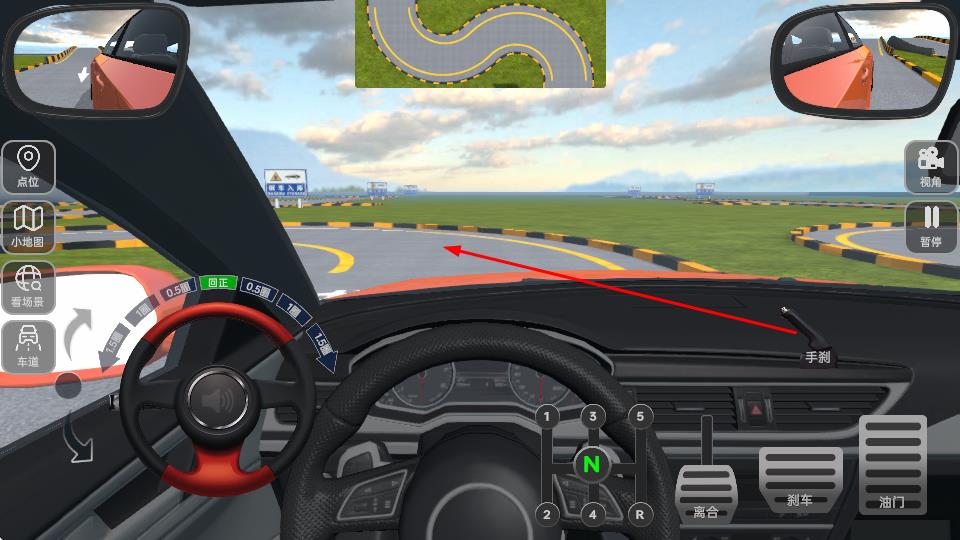This screenshot has width=960, height=540.
Task: Click the track minimap at top
Action: click(x=480, y=43)
